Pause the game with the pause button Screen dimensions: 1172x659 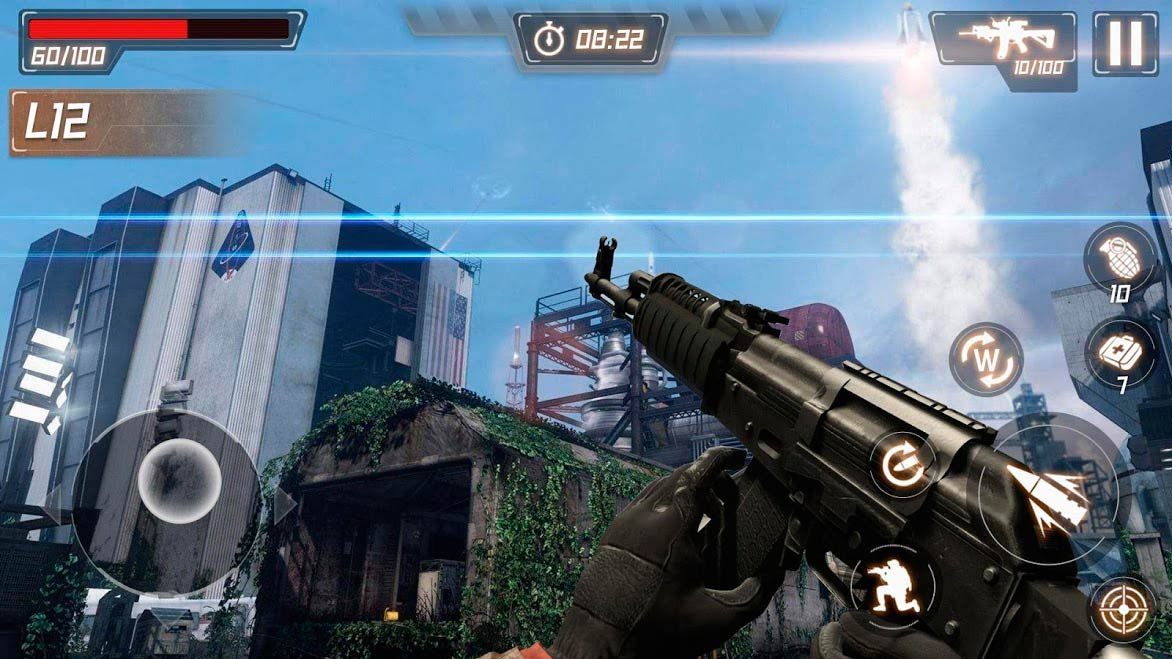tap(1125, 43)
